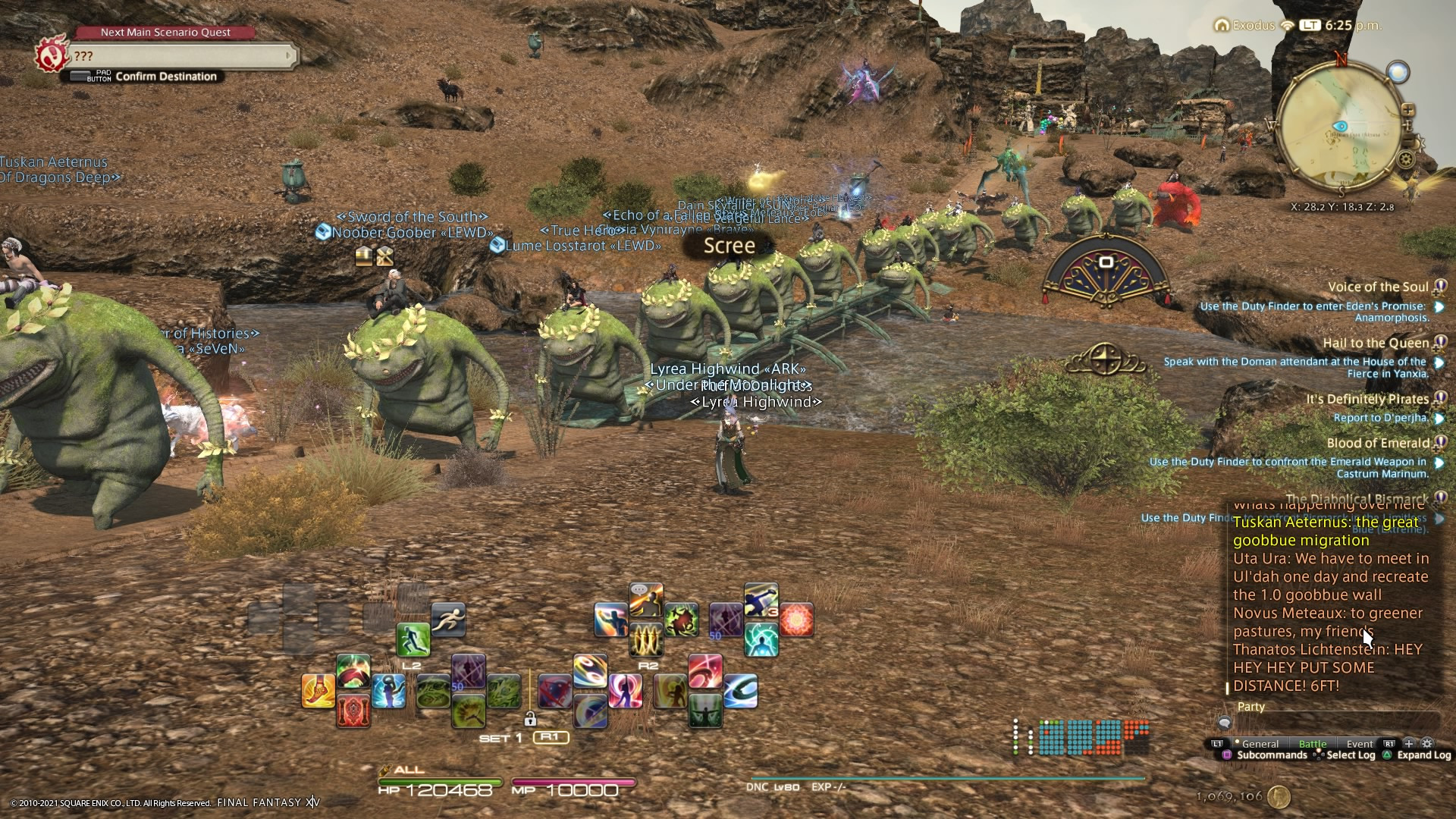Click the Exodus server home icon
Screen dimensions: 1456x819
point(1221,25)
